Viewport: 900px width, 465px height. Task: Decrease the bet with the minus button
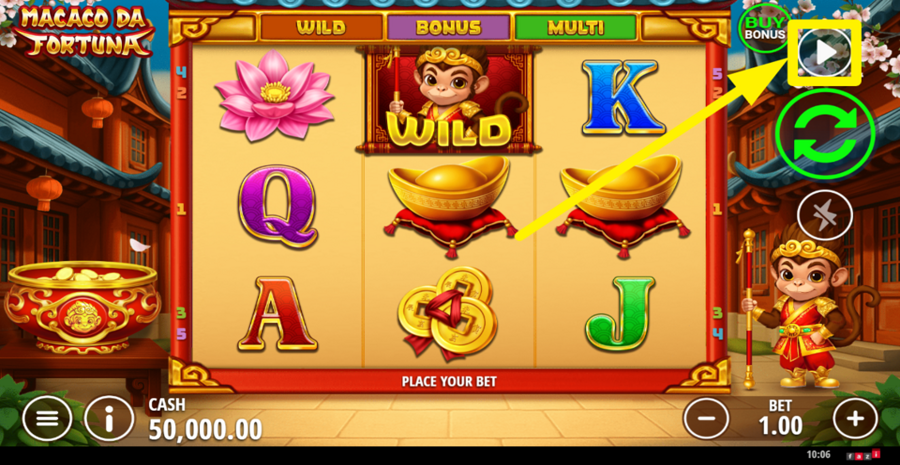(x=706, y=417)
